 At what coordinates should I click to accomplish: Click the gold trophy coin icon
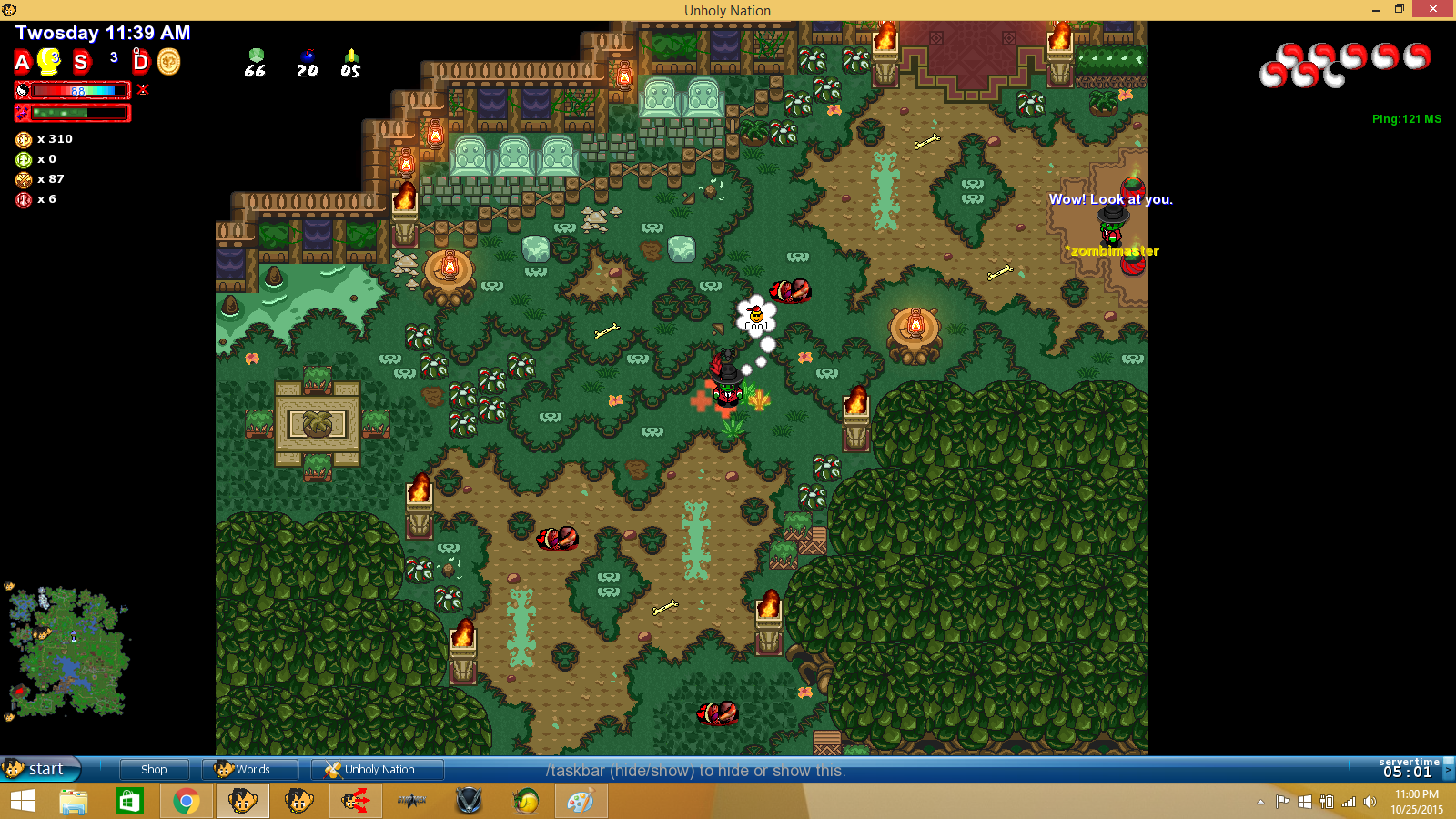tap(169, 62)
